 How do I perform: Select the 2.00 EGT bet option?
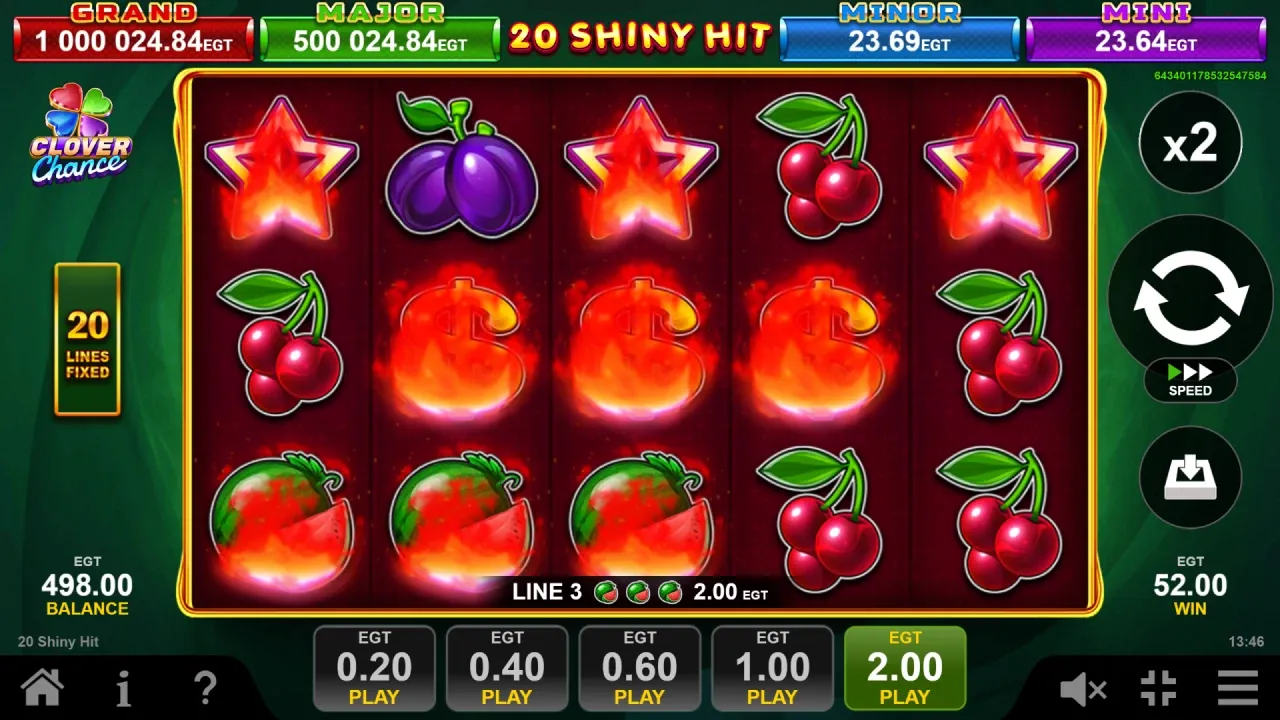click(905, 667)
